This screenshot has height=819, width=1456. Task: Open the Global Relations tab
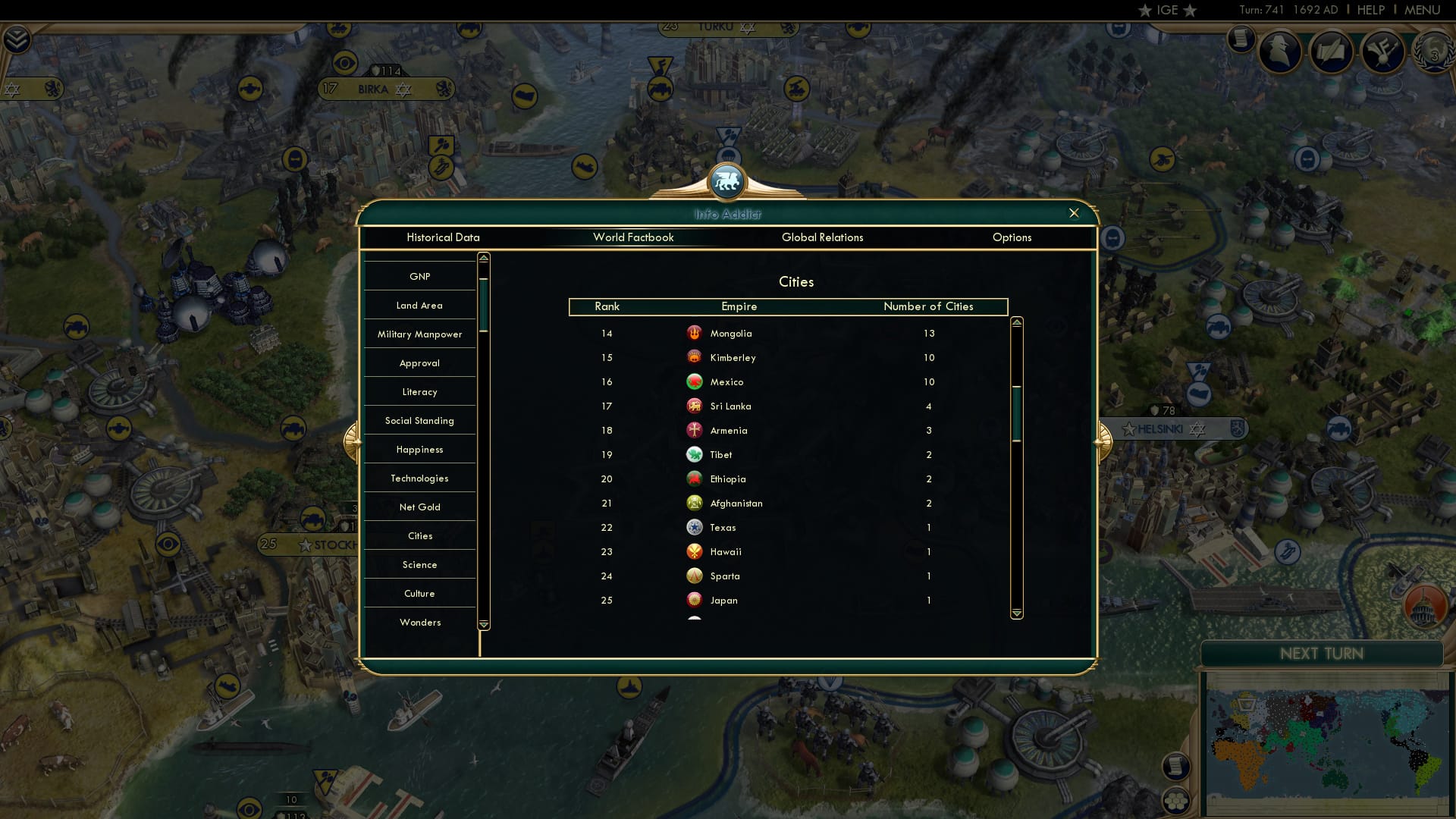click(823, 237)
